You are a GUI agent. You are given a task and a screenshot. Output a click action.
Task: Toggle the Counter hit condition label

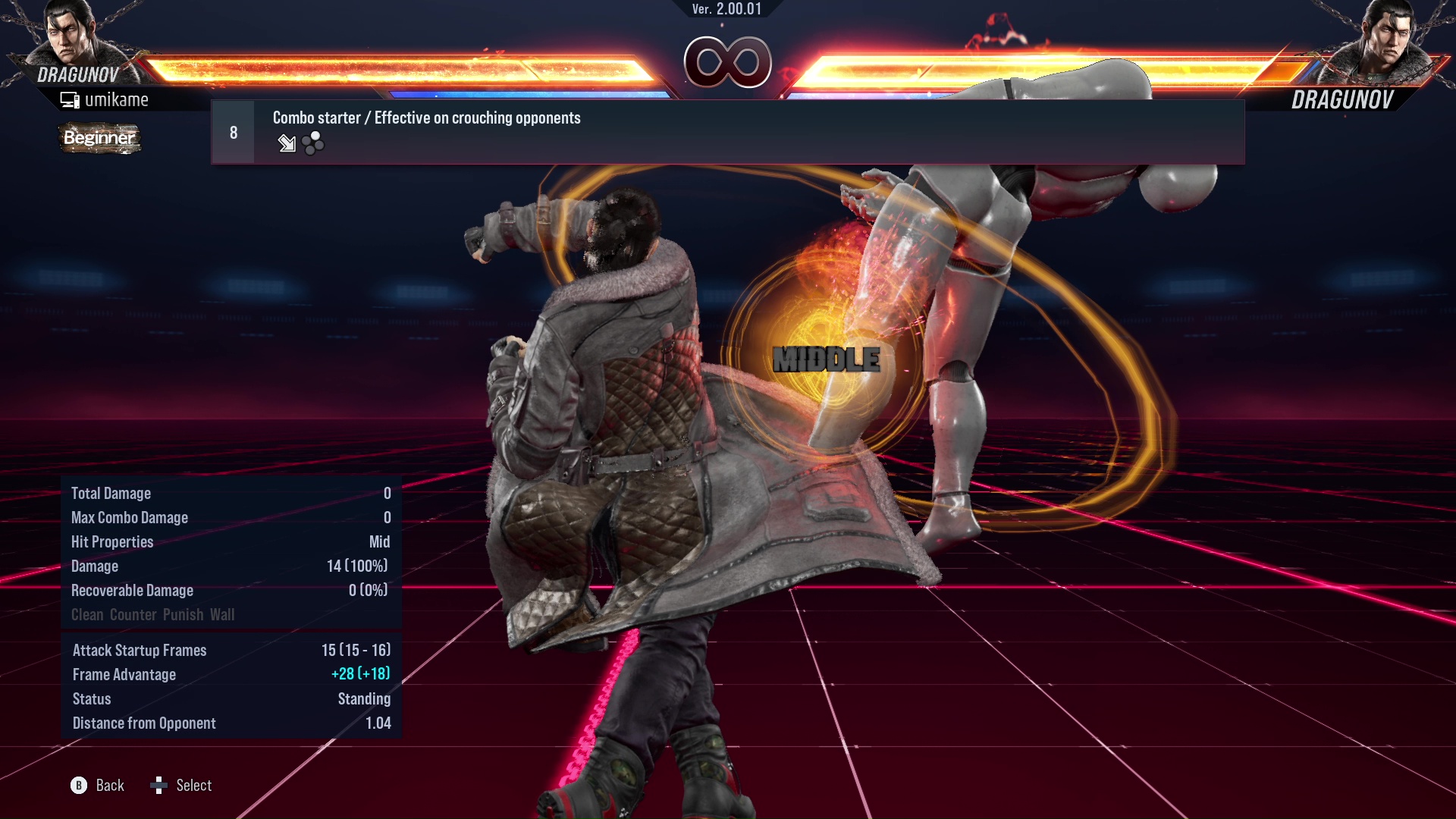pos(133,614)
